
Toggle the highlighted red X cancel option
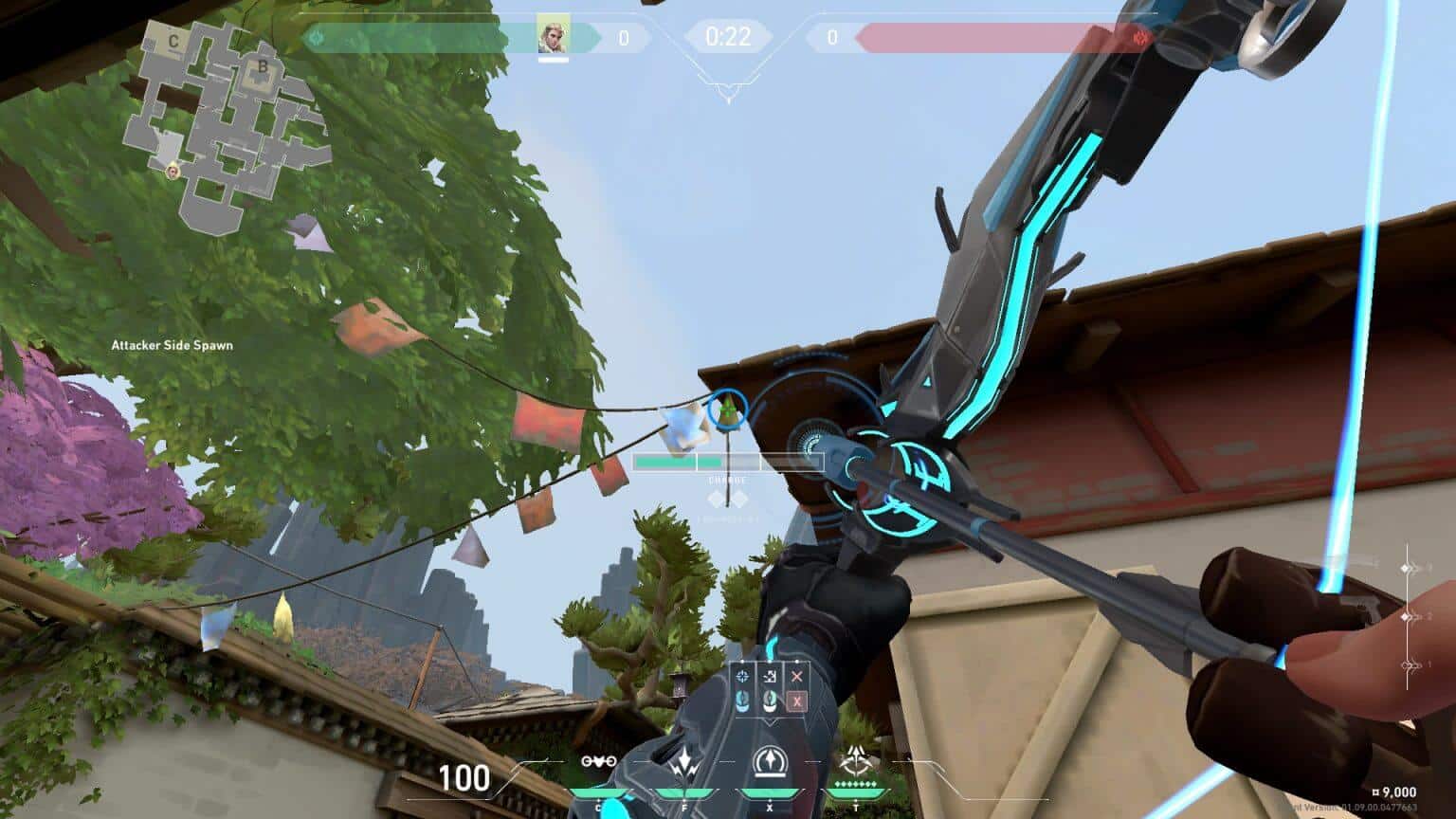[797, 701]
